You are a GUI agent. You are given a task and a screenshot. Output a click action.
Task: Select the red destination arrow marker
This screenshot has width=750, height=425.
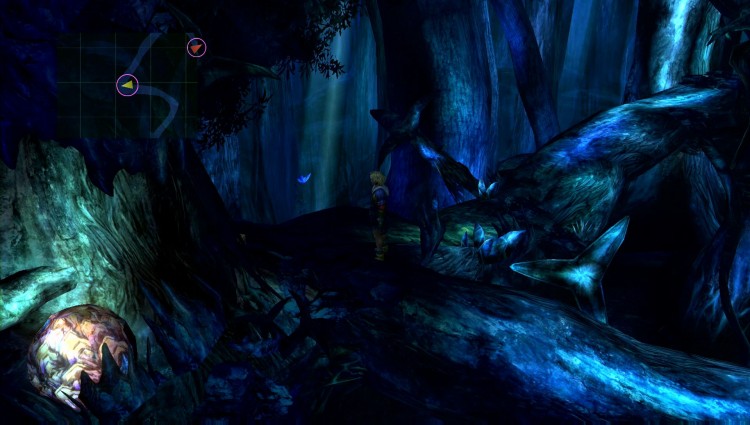tap(196, 47)
